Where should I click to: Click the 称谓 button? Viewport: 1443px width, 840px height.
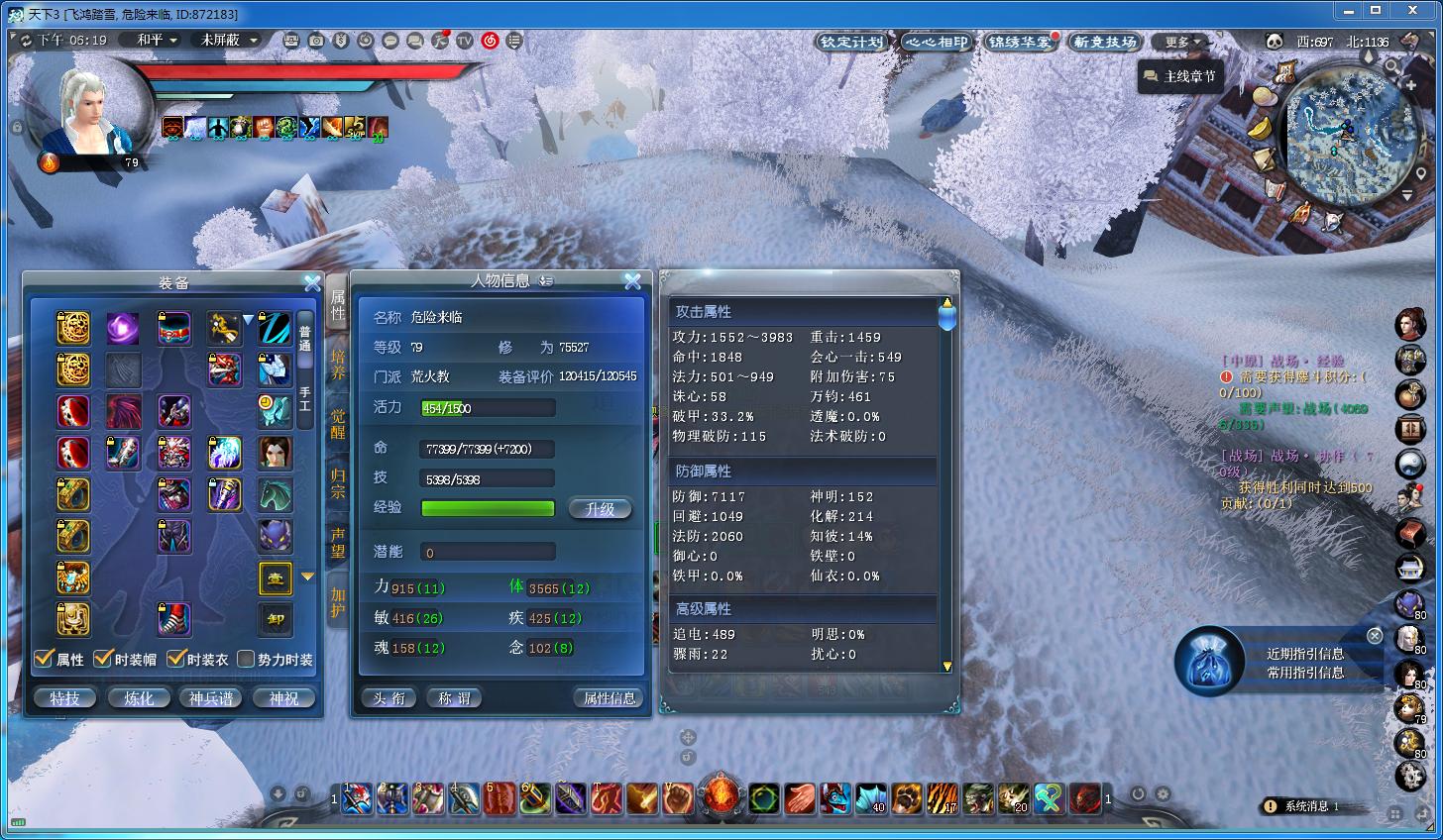[x=454, y=698]
